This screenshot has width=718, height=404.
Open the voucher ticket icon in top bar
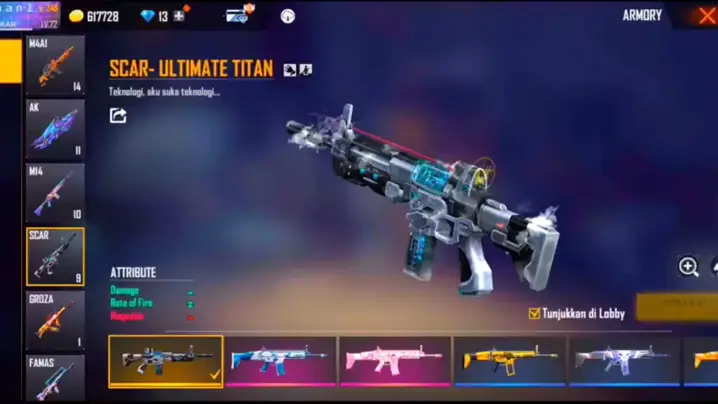point(238,16)
